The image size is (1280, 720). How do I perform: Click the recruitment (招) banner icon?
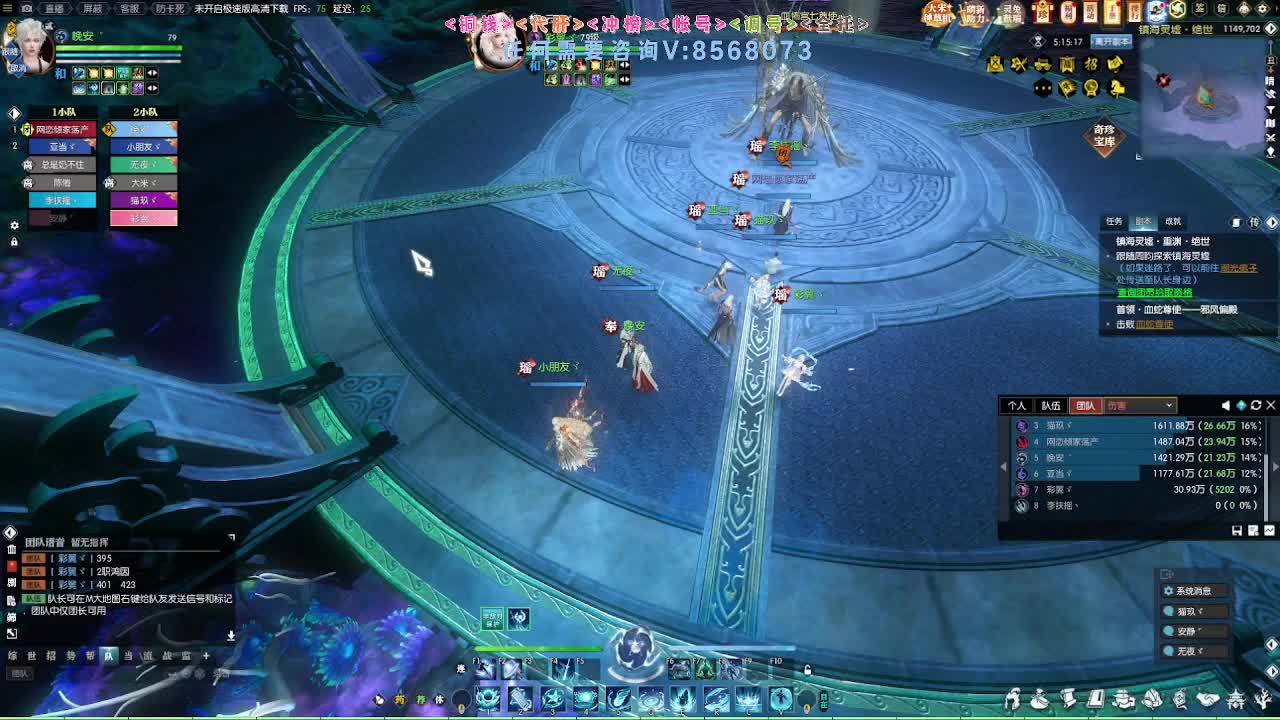point(1089,65)
